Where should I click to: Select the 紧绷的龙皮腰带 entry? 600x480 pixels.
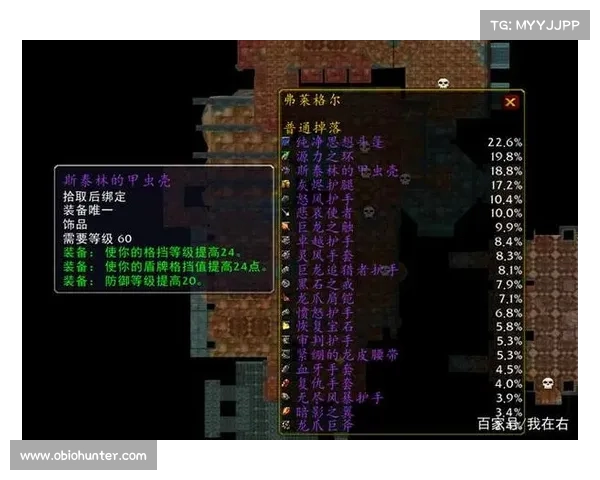pyautogui.click(x=339, y=355)
